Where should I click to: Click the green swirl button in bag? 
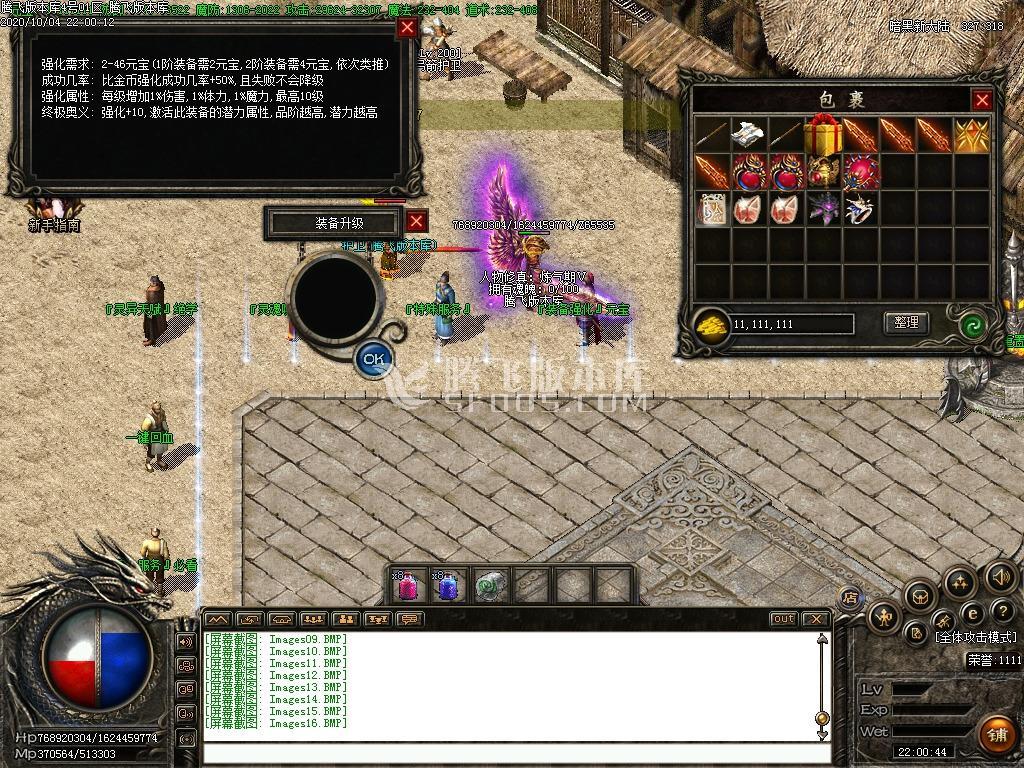point(972,324)
